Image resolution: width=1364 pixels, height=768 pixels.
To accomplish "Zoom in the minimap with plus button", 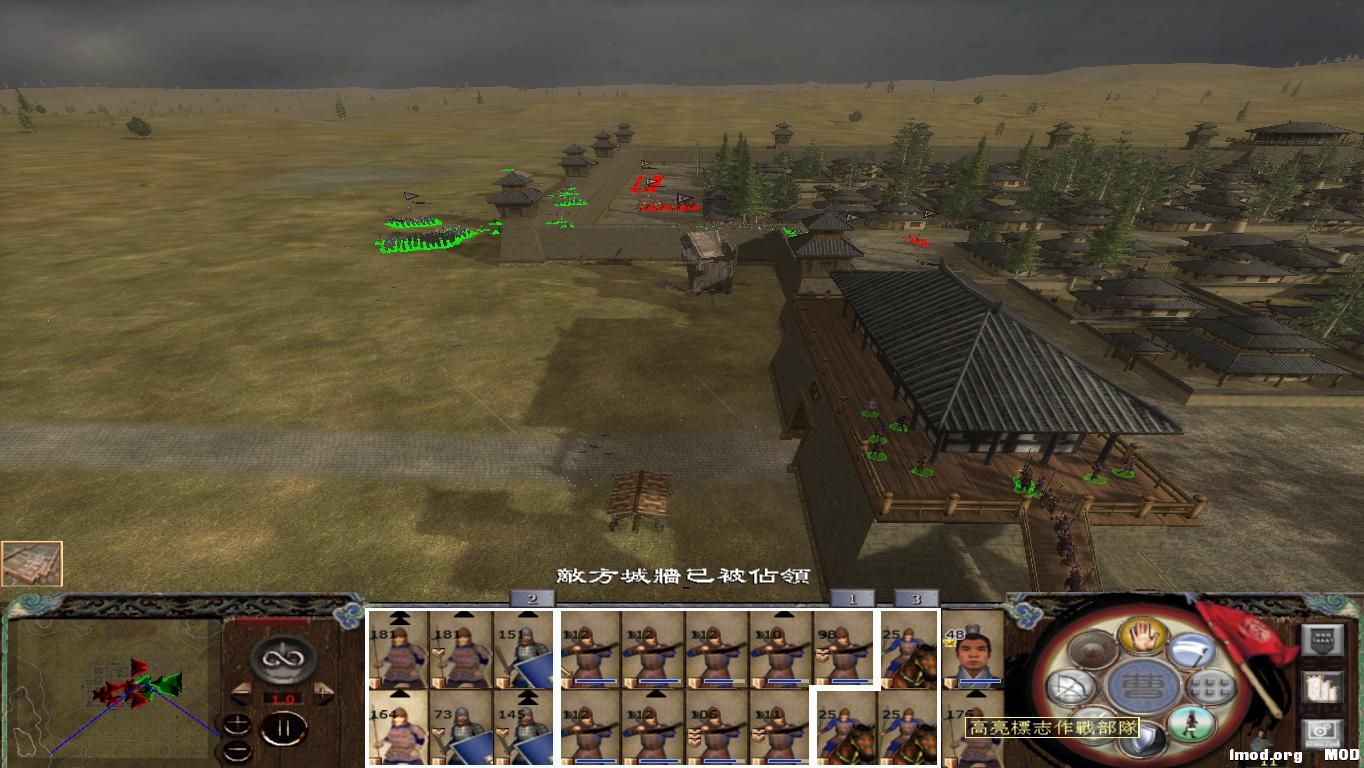I will (238, 722).
